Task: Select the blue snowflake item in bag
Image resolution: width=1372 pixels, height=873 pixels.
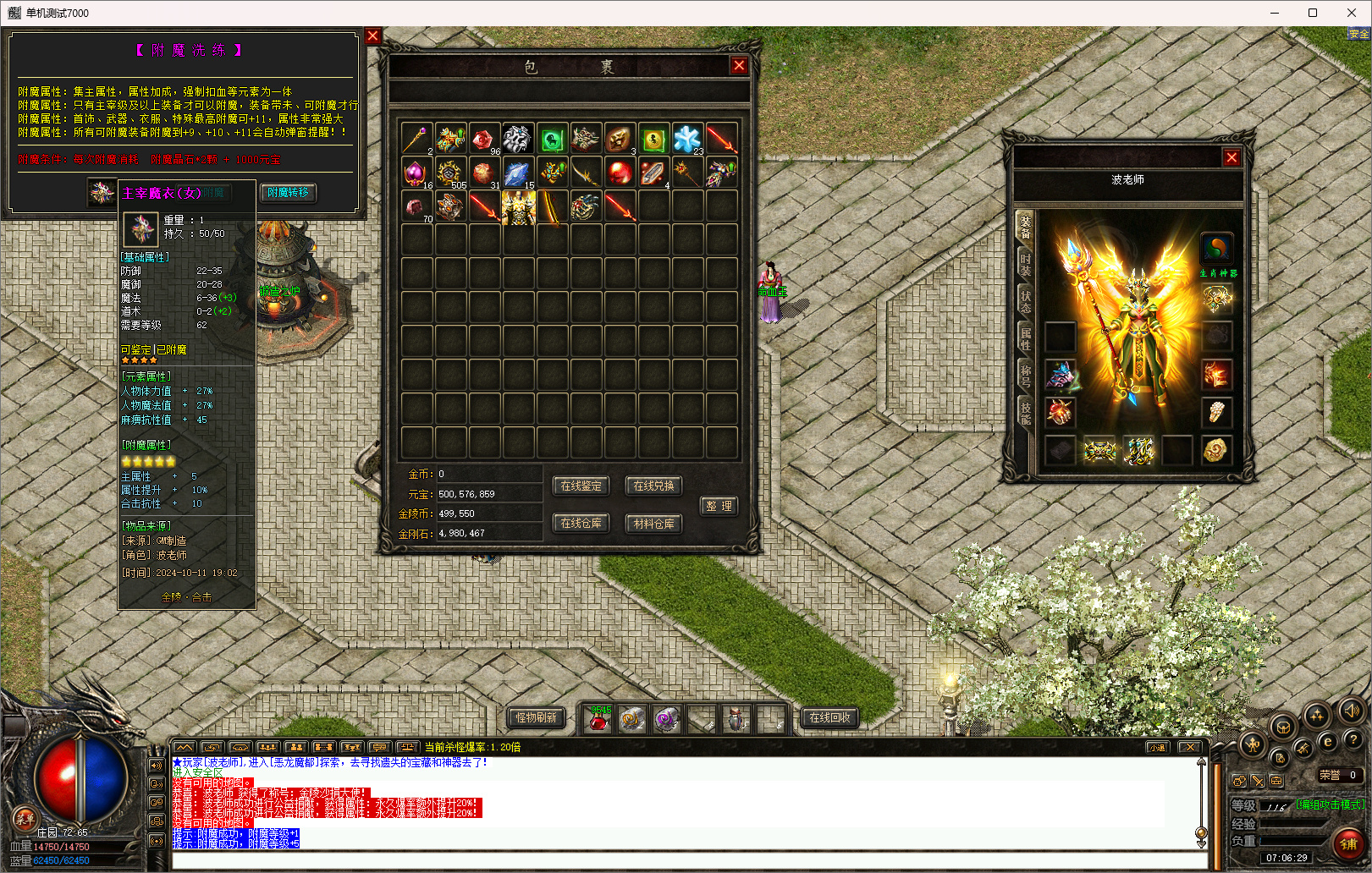Action: click(687, 139)
